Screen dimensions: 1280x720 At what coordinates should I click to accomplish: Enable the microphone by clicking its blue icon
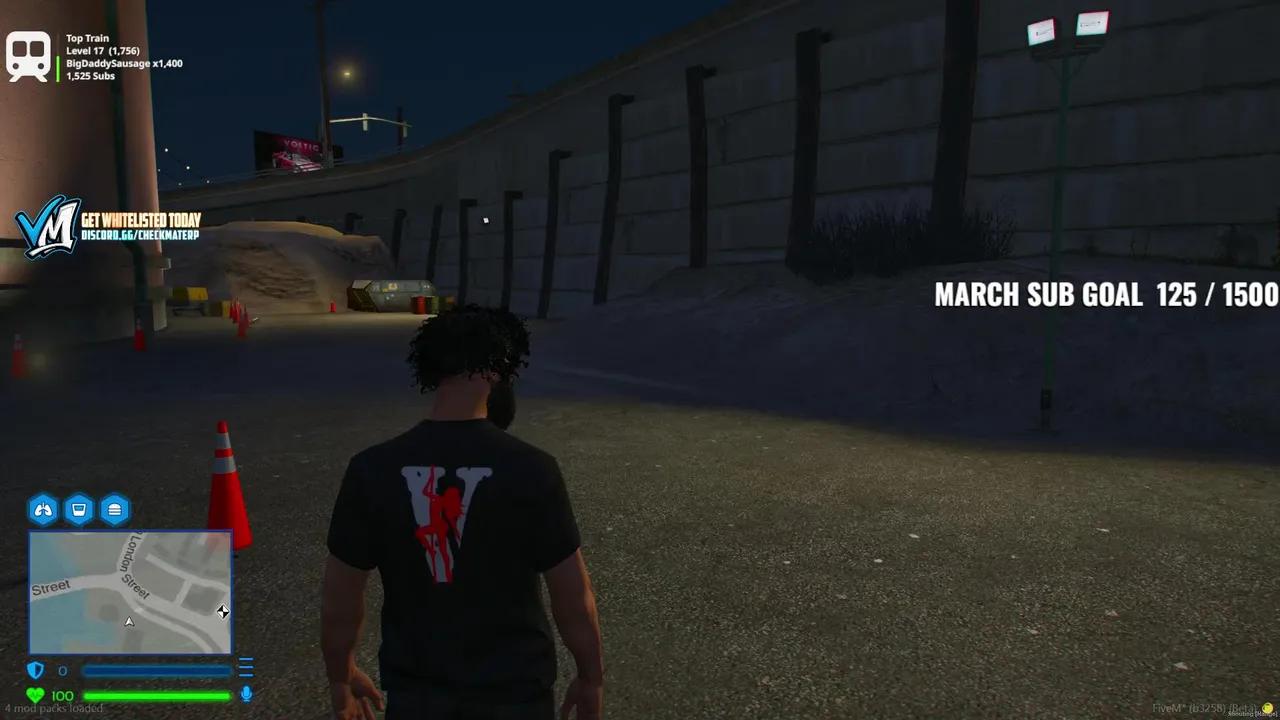point(246,691)
